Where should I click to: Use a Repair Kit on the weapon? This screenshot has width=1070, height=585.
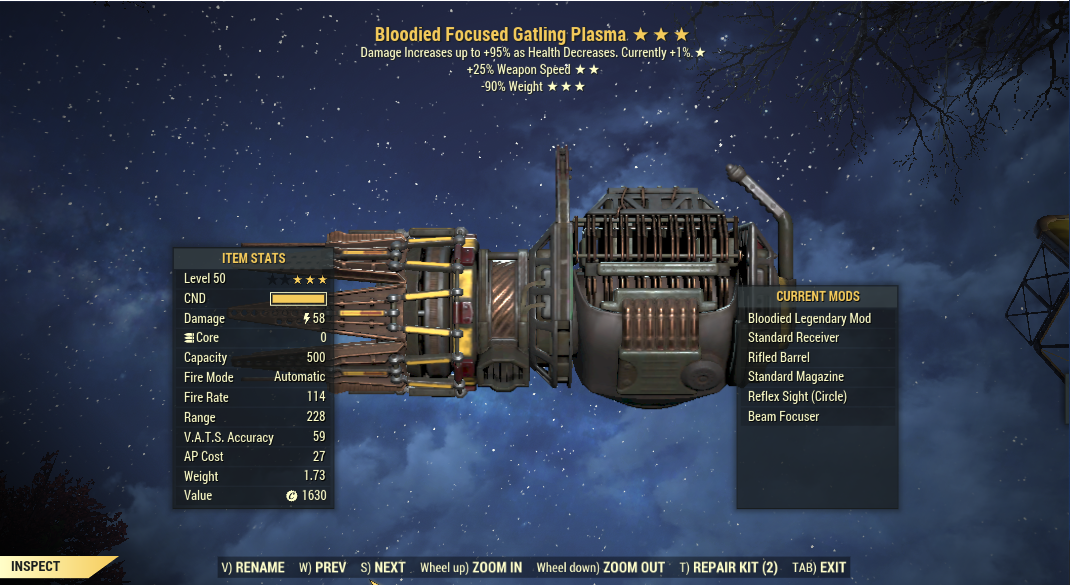728,567
